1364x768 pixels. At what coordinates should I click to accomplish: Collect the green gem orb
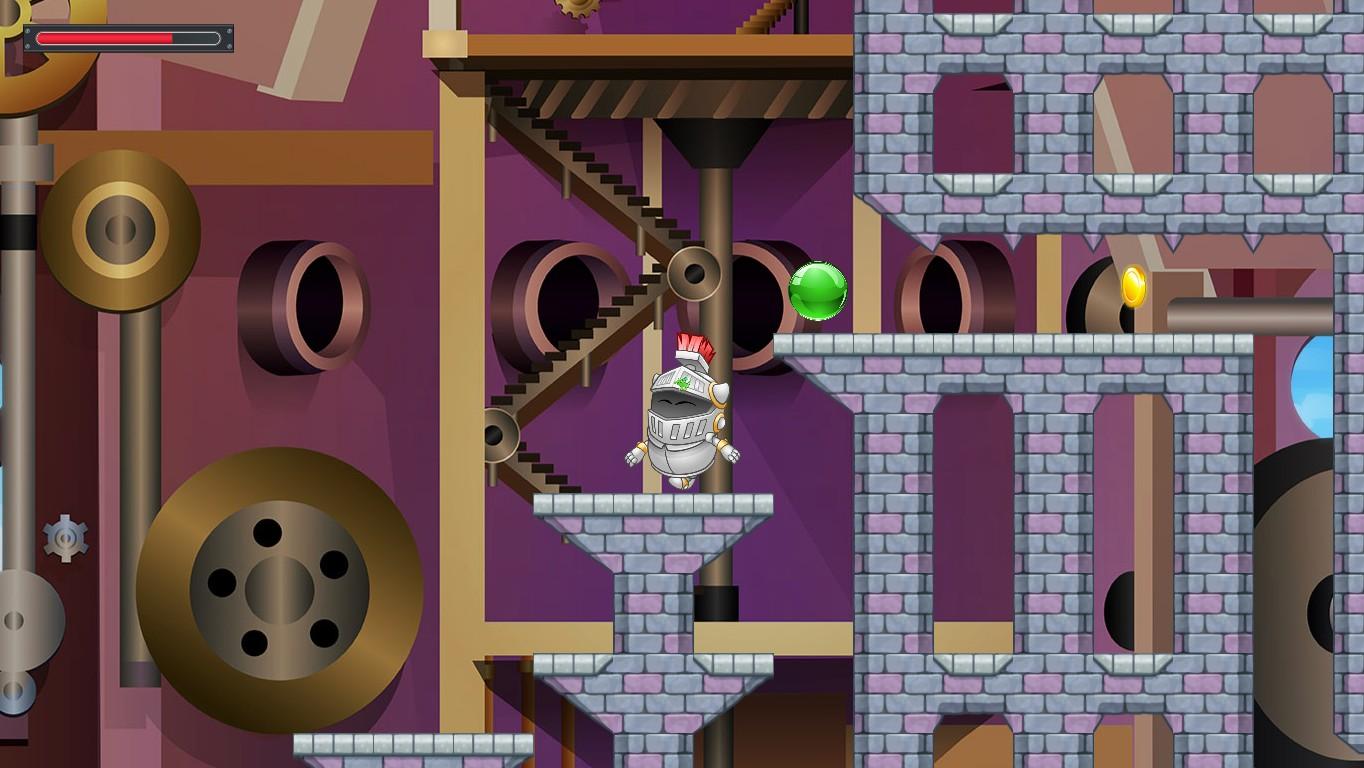[x=820, y=291]
